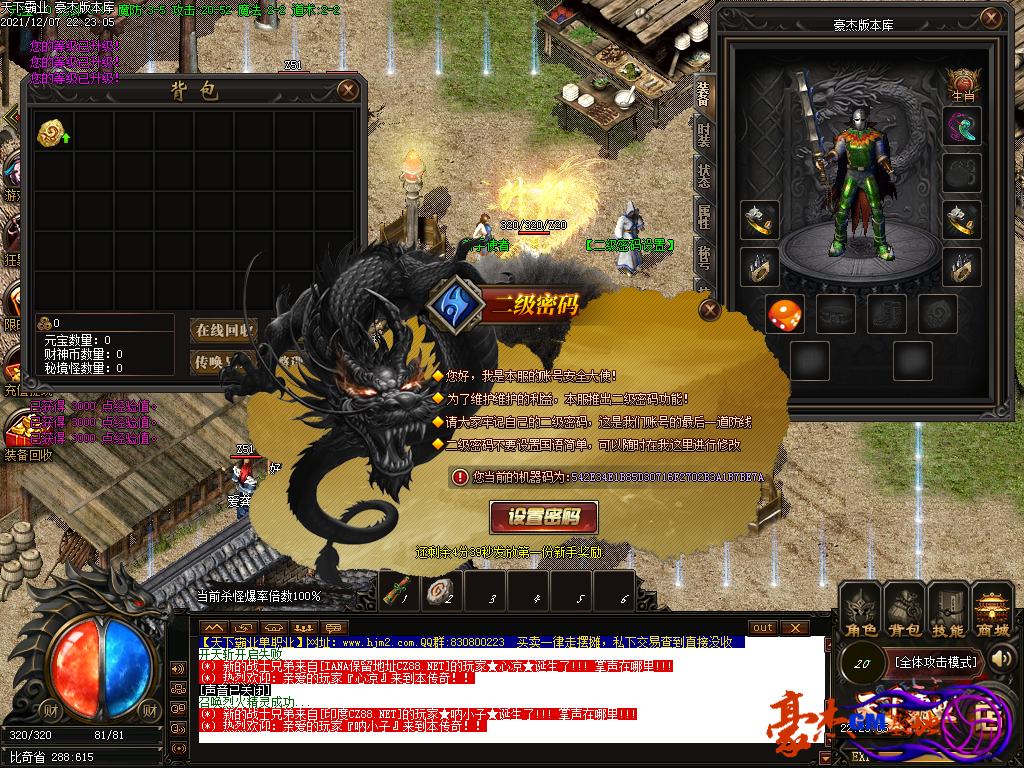Switch to the 时装 tab
Image resolution: width=1024 pixels, height=768 pixels.
[704, 134]
